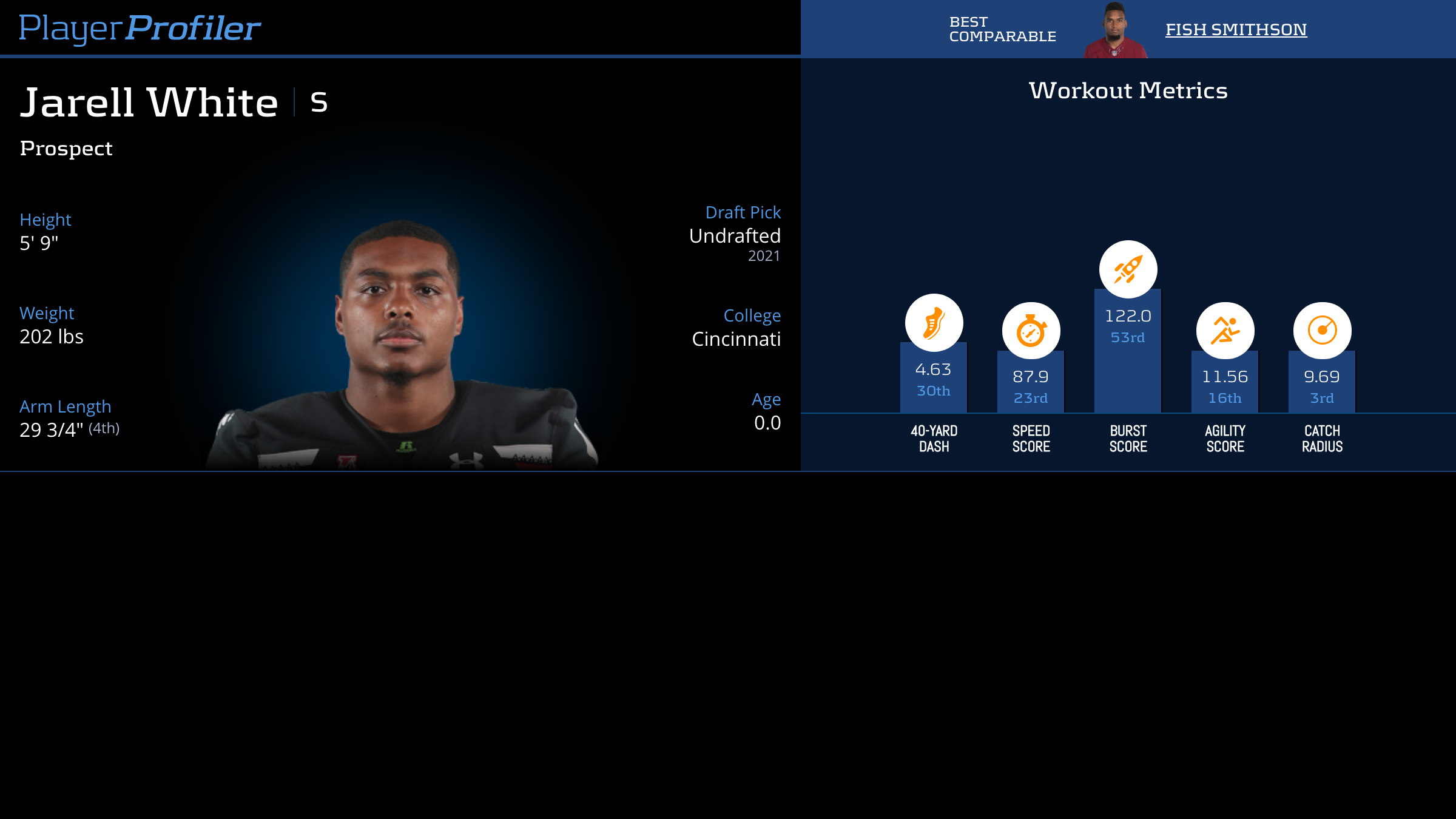Viewport: 1456px width, 819px height.
Task: Click the Agility Score runner icon
Action: pyautogui.click(x=1225, y=331)
